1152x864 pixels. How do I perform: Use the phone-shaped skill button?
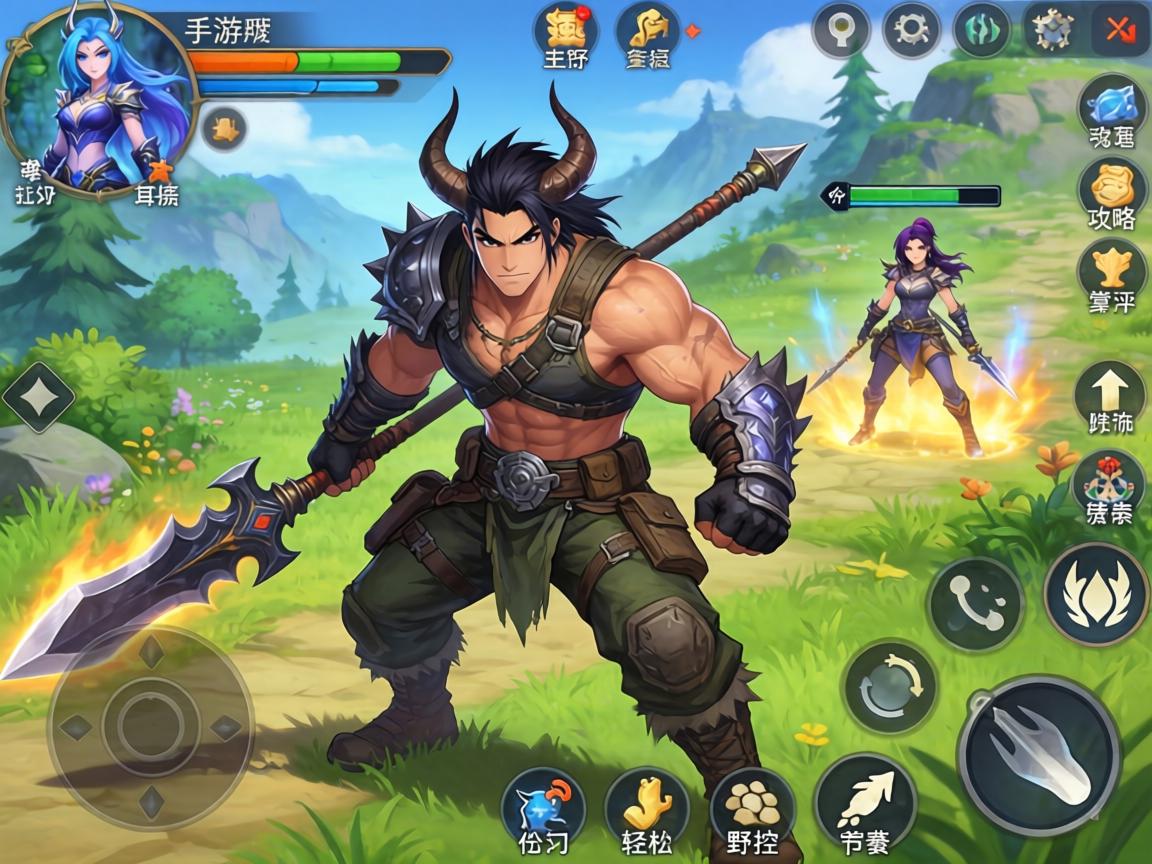pos(974,604)
